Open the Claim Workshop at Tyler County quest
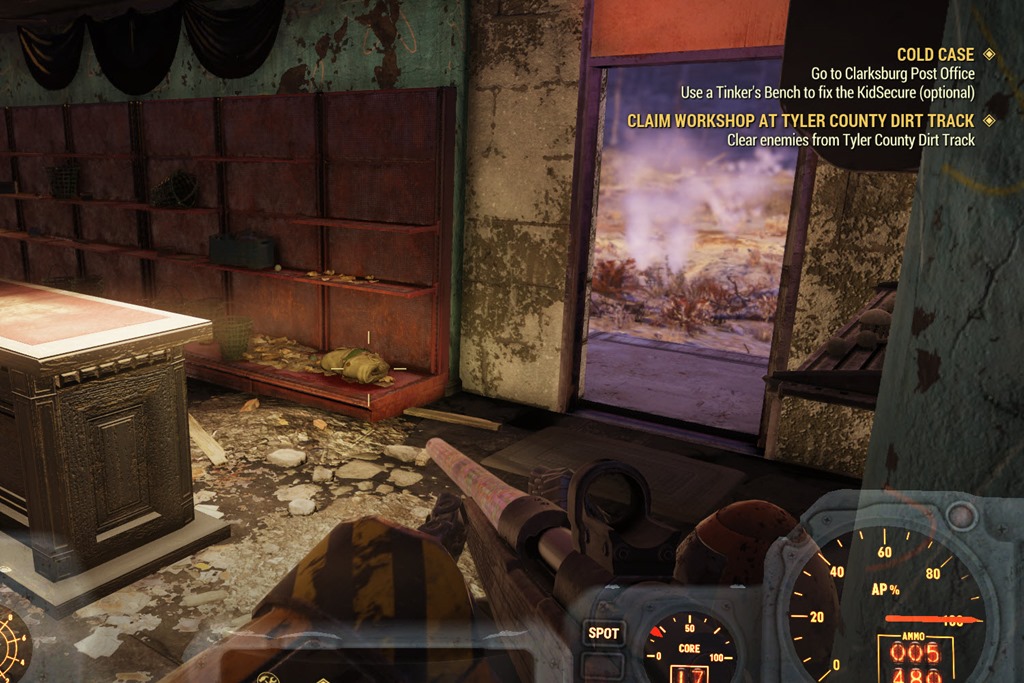Image resolution: width=1024 pixels, height=683 pixels. click(800, 121)
